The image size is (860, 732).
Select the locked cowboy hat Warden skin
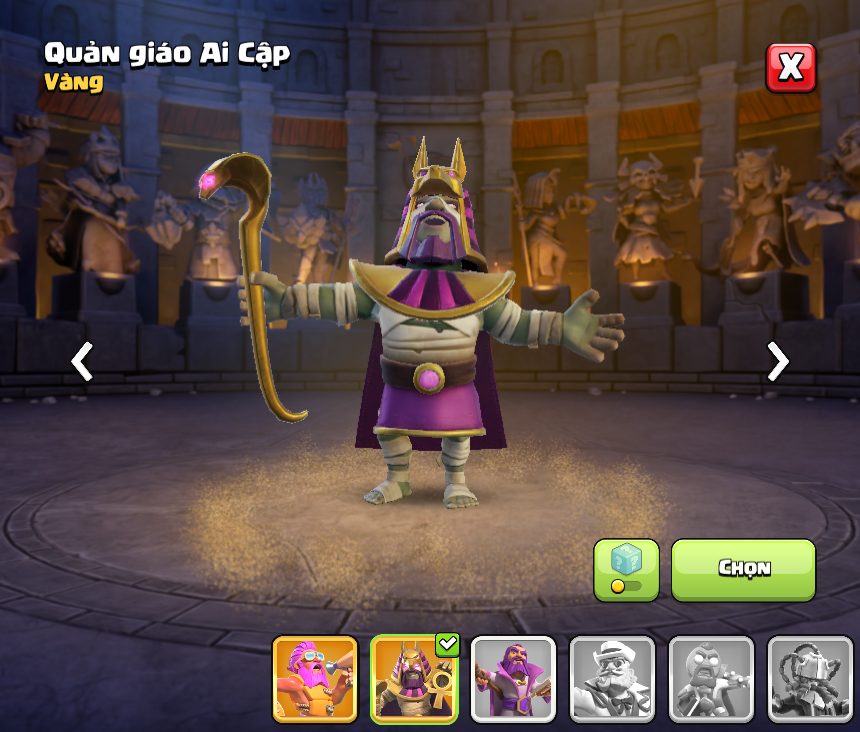[612, 679]
